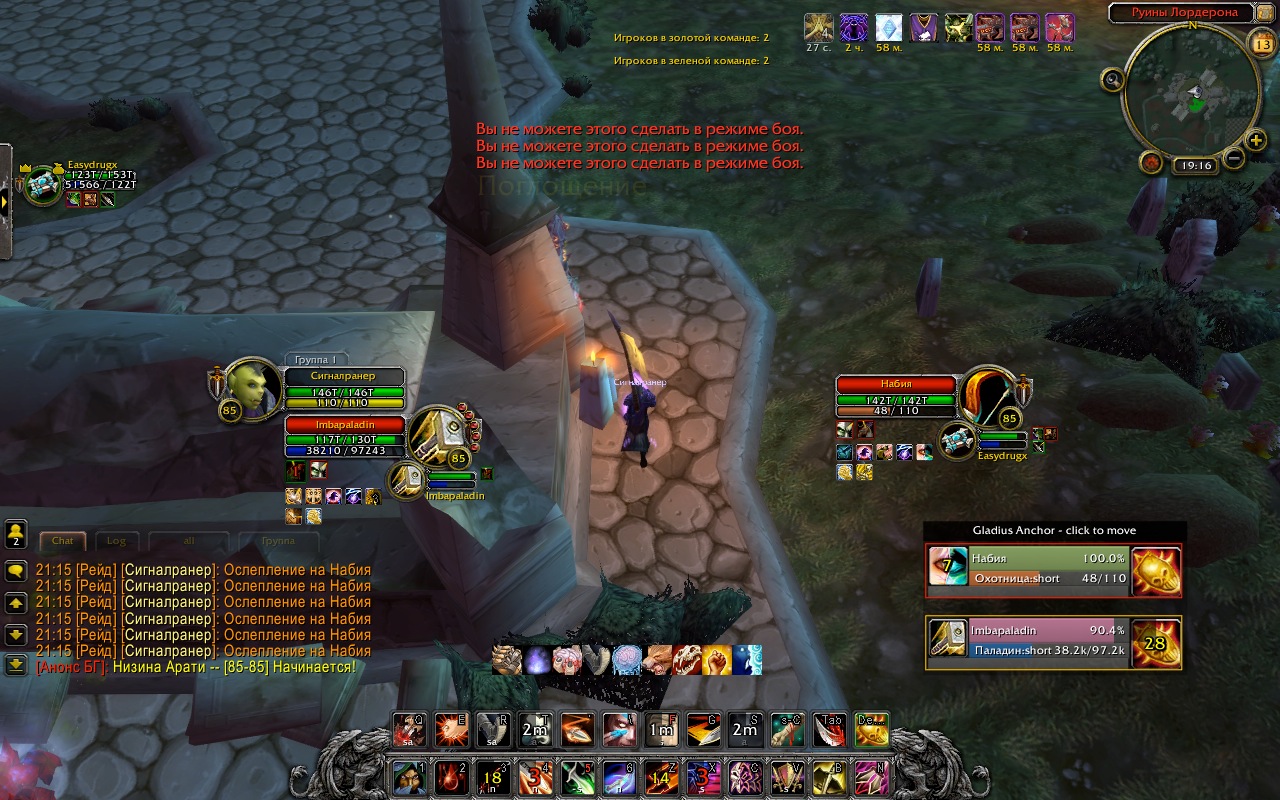1280x800 pixels.
Task: Switch to the Группа chat tab
Action: click(x=277, y=541)
